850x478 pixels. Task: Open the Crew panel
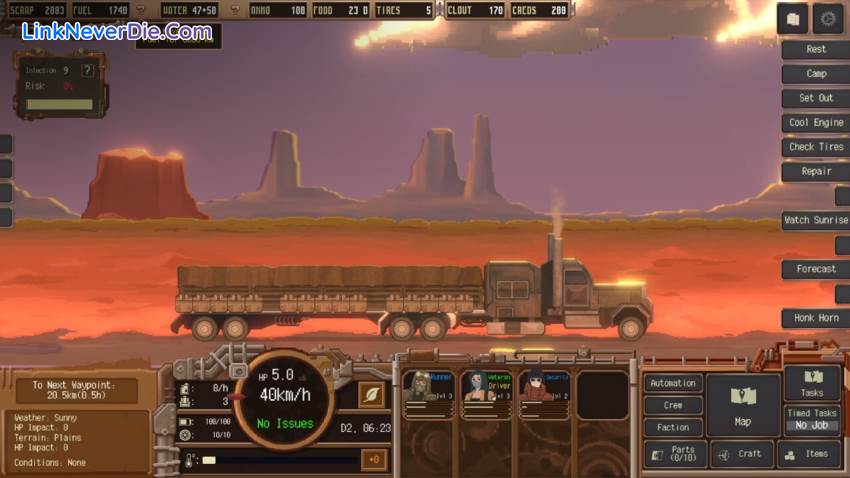coord(673,405)
